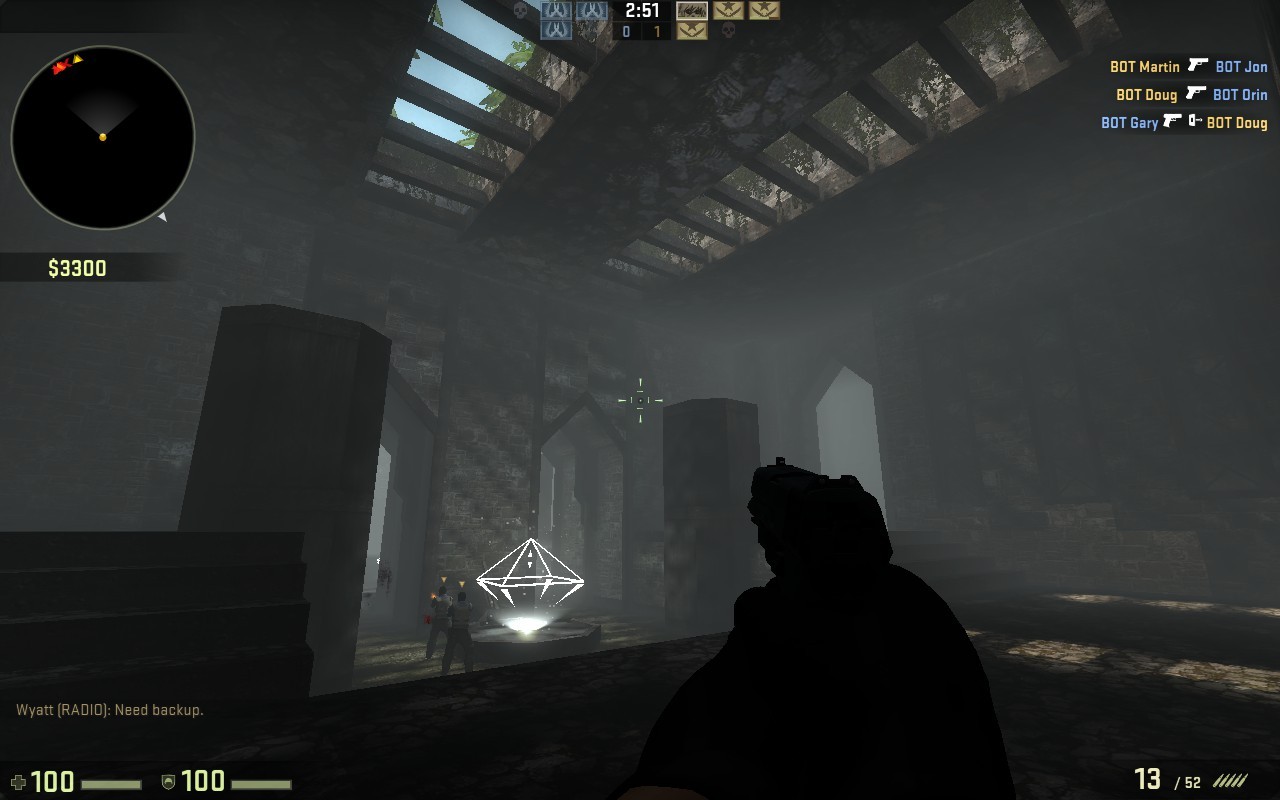Click the Glock icon next to BOT Doug

point(1195,93)
